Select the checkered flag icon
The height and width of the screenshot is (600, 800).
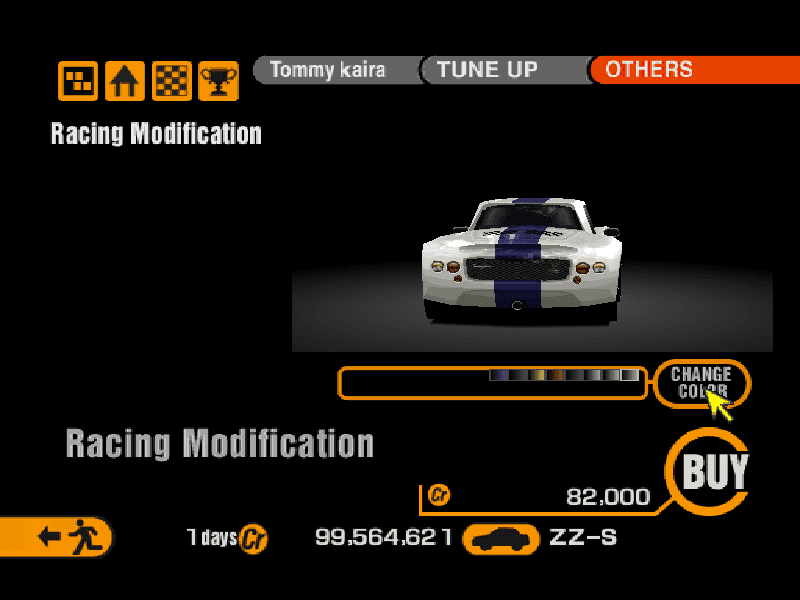(x=172, y=81)
